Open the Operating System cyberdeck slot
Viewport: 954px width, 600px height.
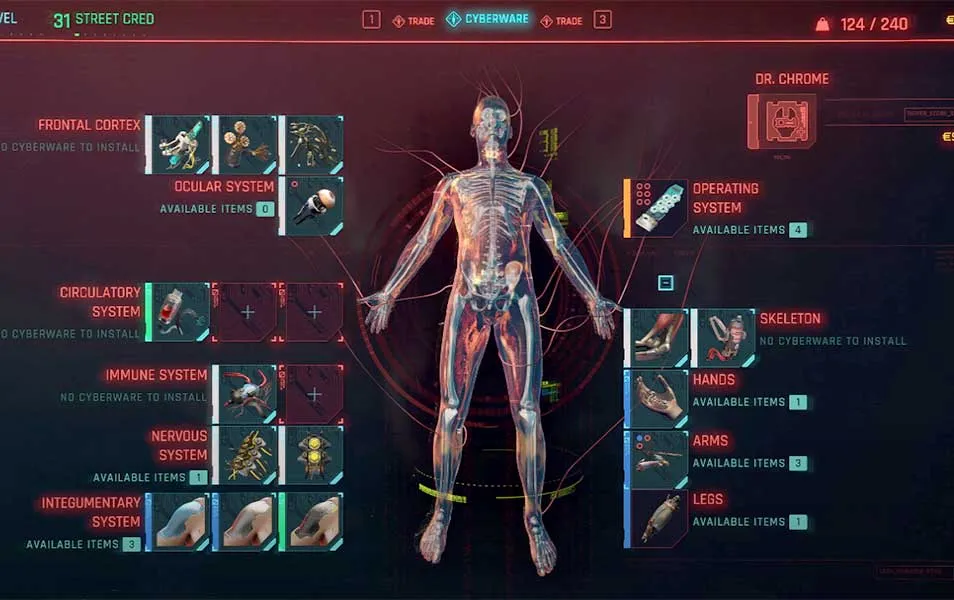(x=657, y=208)
